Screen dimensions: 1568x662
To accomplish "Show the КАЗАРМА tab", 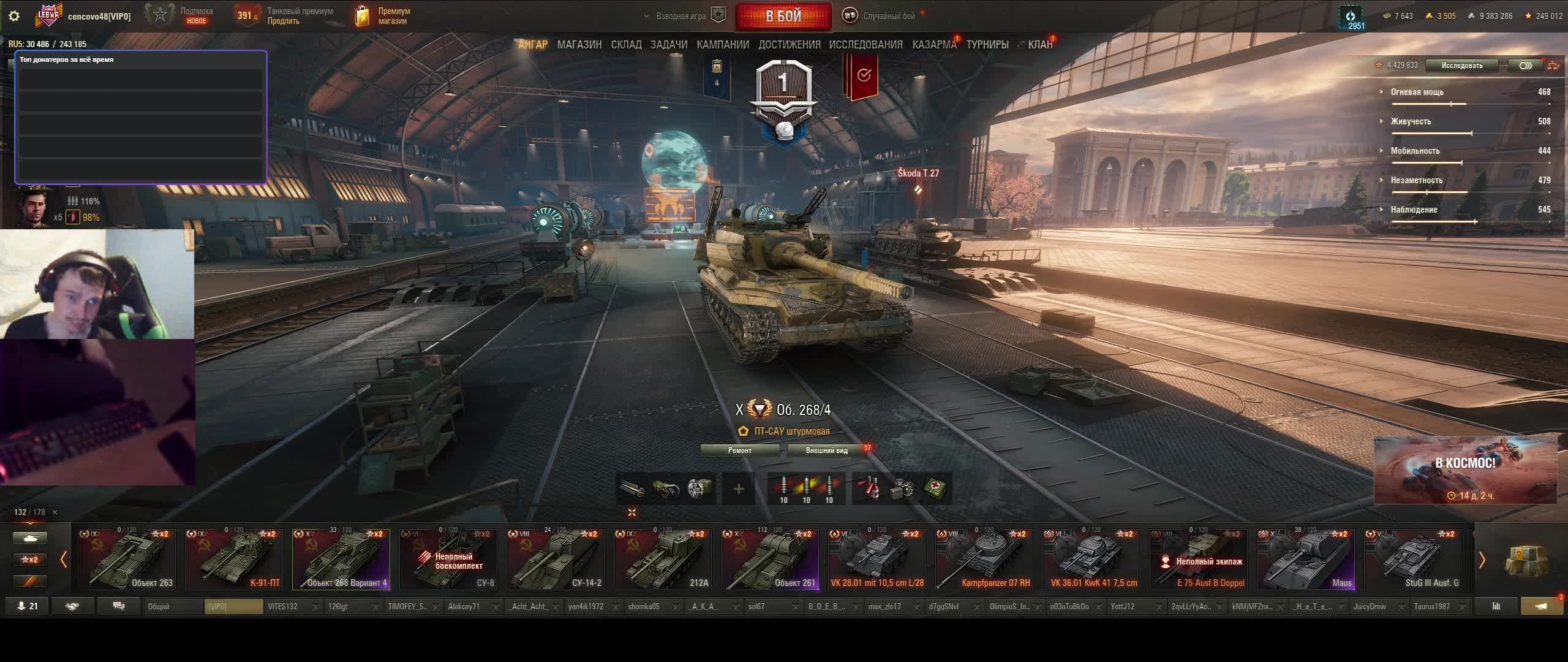I will coord(934,45).
